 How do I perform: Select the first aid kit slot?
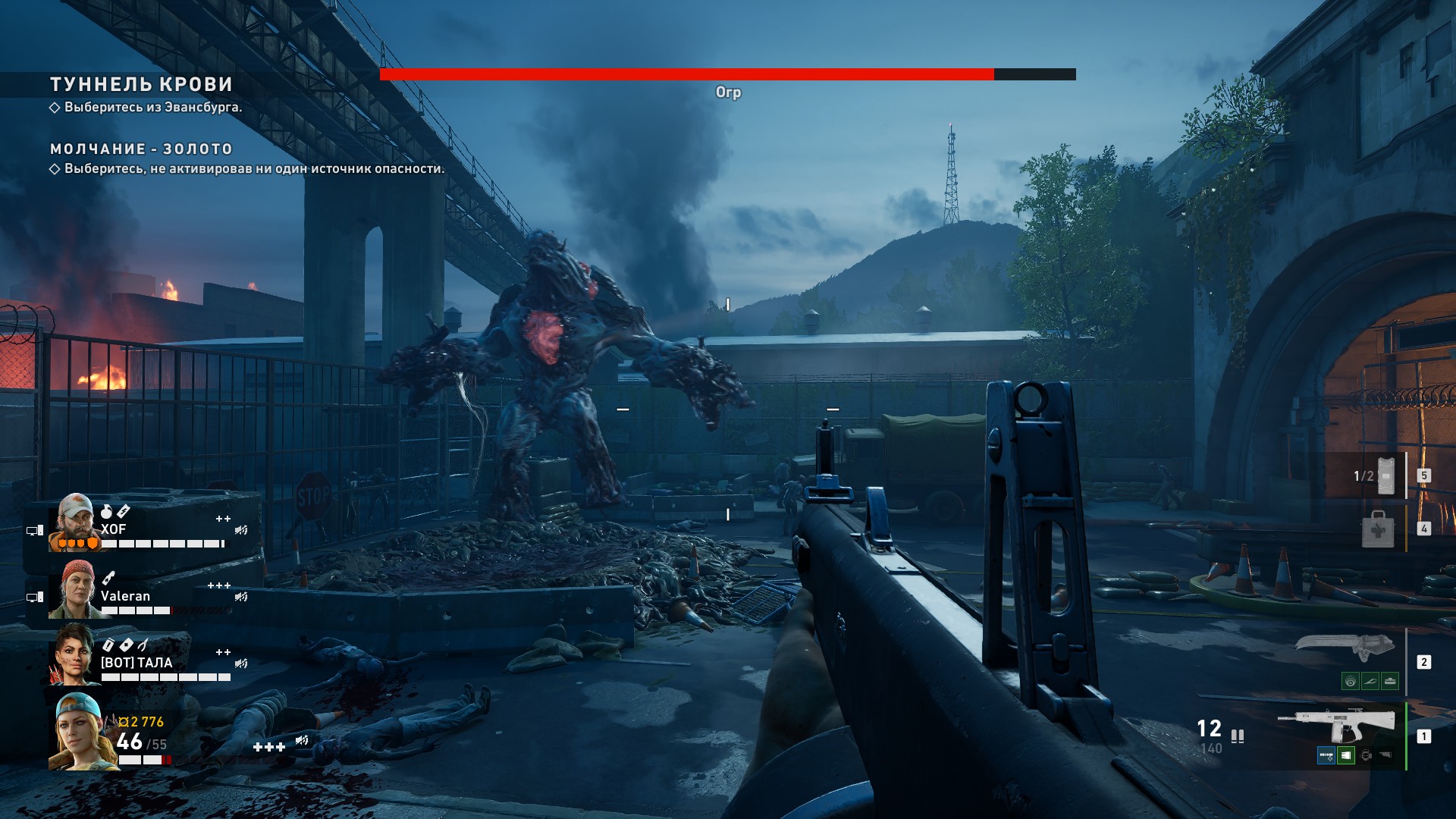1377,529
